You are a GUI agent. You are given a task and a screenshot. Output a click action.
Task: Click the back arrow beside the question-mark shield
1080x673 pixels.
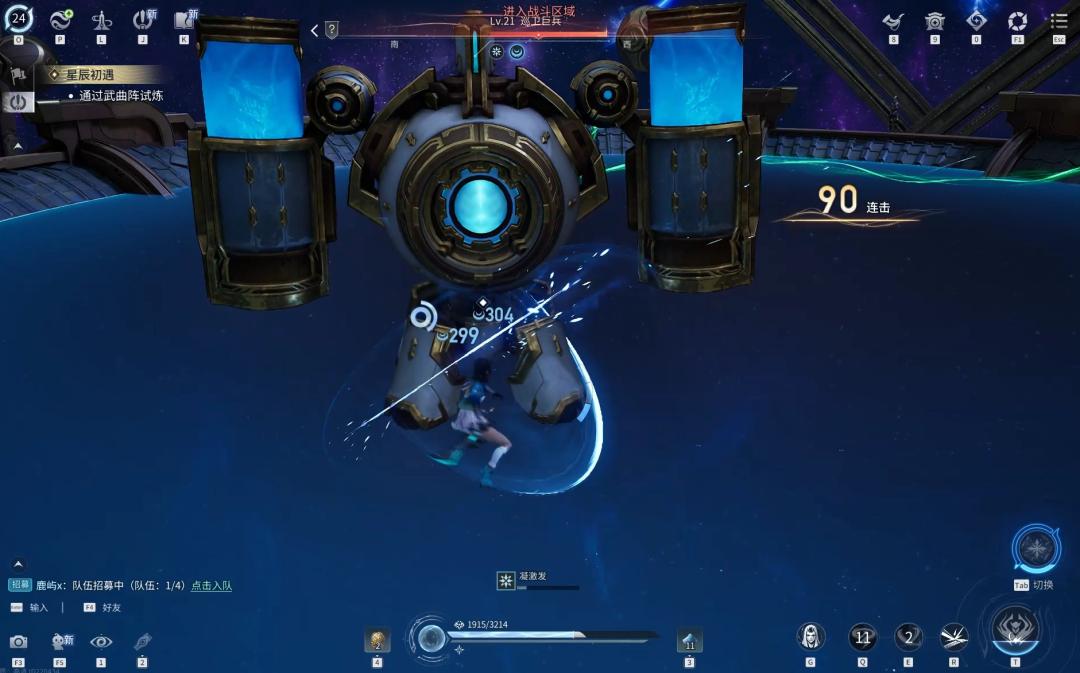tap(314, 31)
